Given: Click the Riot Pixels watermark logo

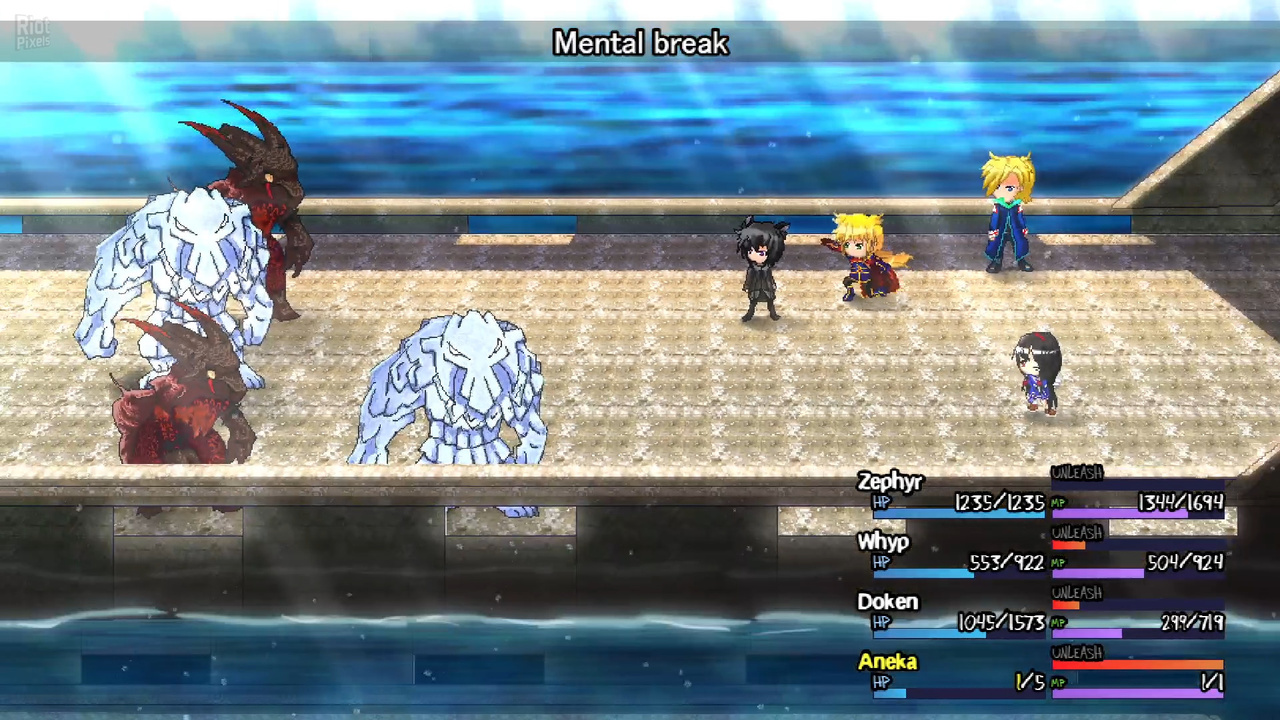Looking at the screenshot, I should (x=32, y=33).
